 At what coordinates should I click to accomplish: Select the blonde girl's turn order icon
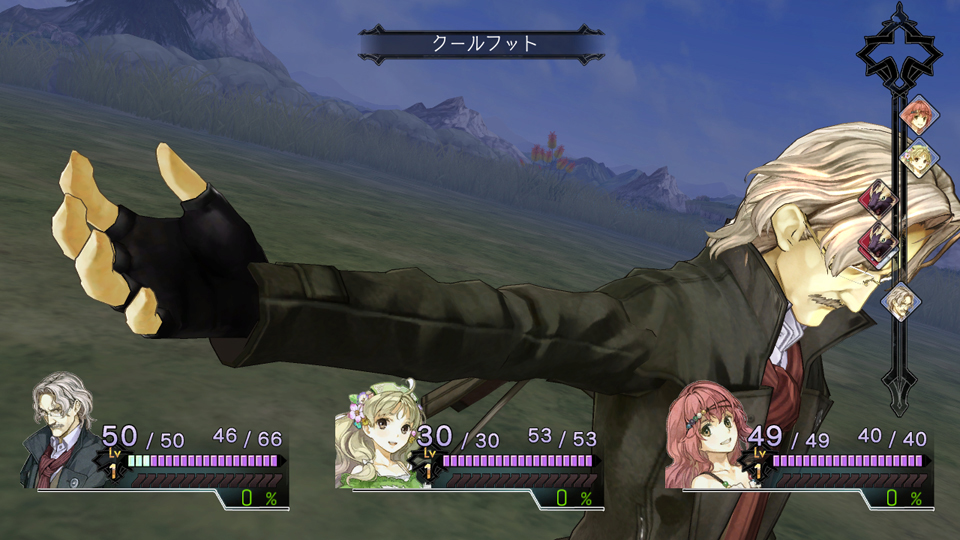point(917,157)
